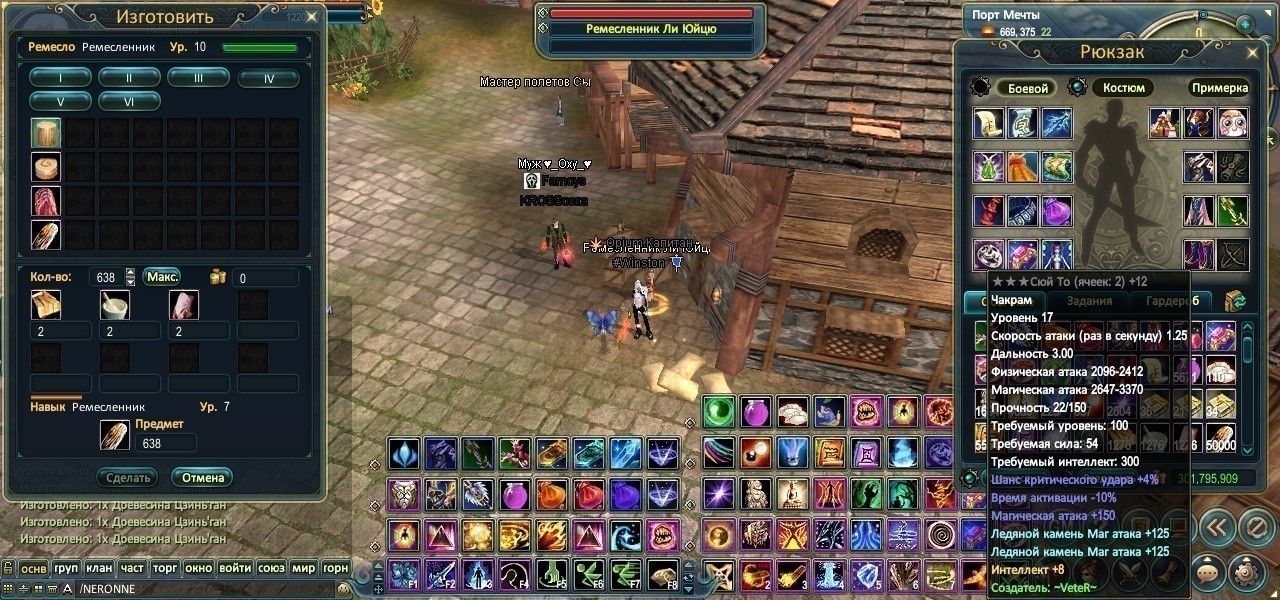Image resolution: width=1280 pixels, height=600 pixels.
Task: Switch chat to the клан channel
Action: coord(99,568)
